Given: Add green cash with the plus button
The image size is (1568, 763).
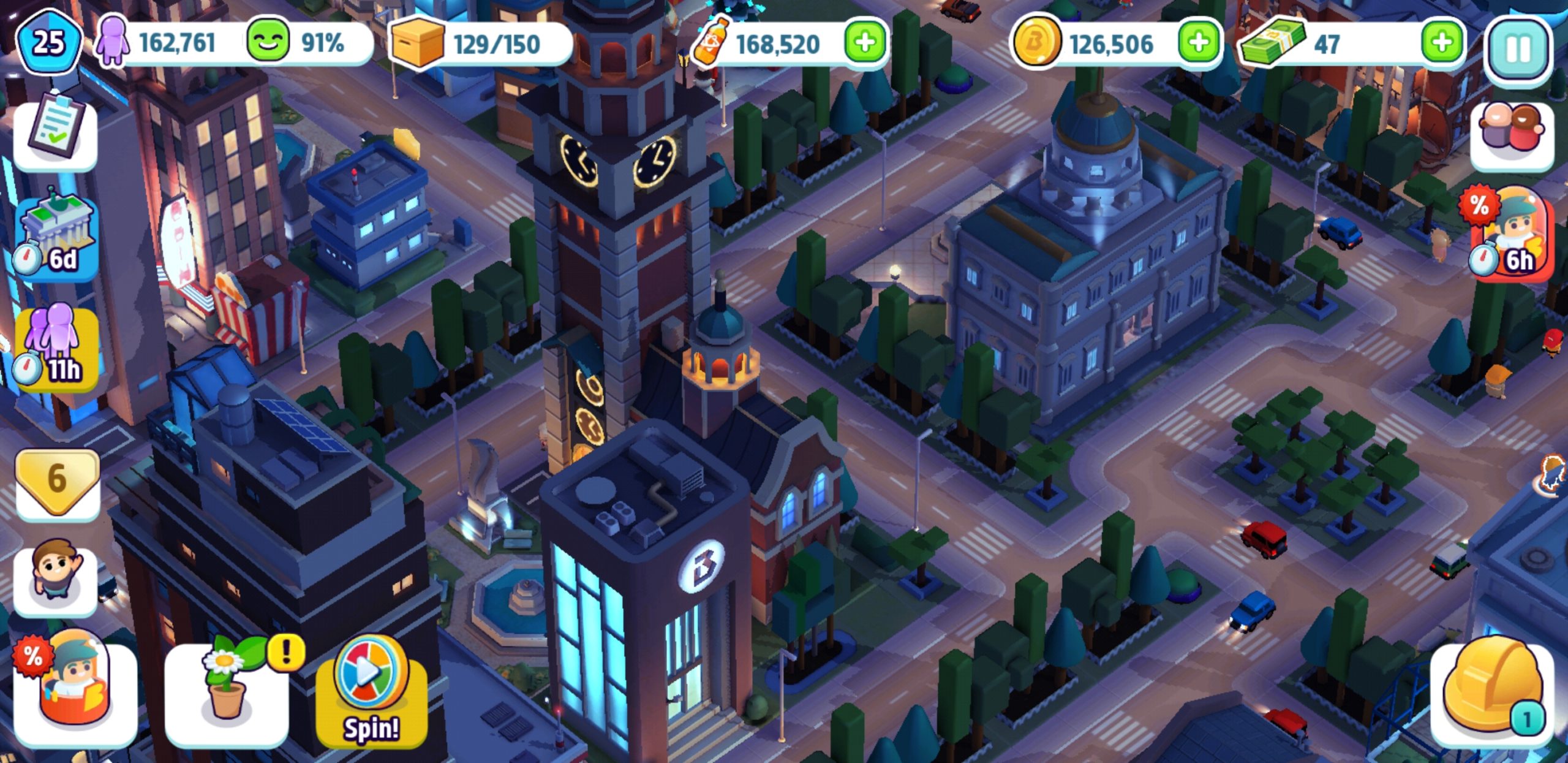Looking at the screenshot, I should (x=1442, y=43).
